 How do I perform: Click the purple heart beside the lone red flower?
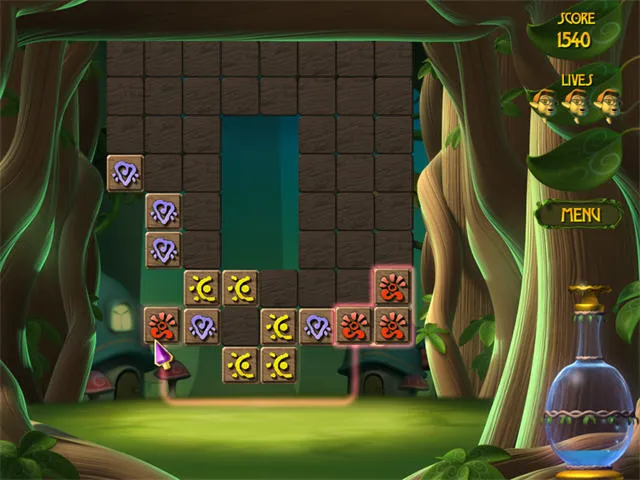click(x=202, y=326)
